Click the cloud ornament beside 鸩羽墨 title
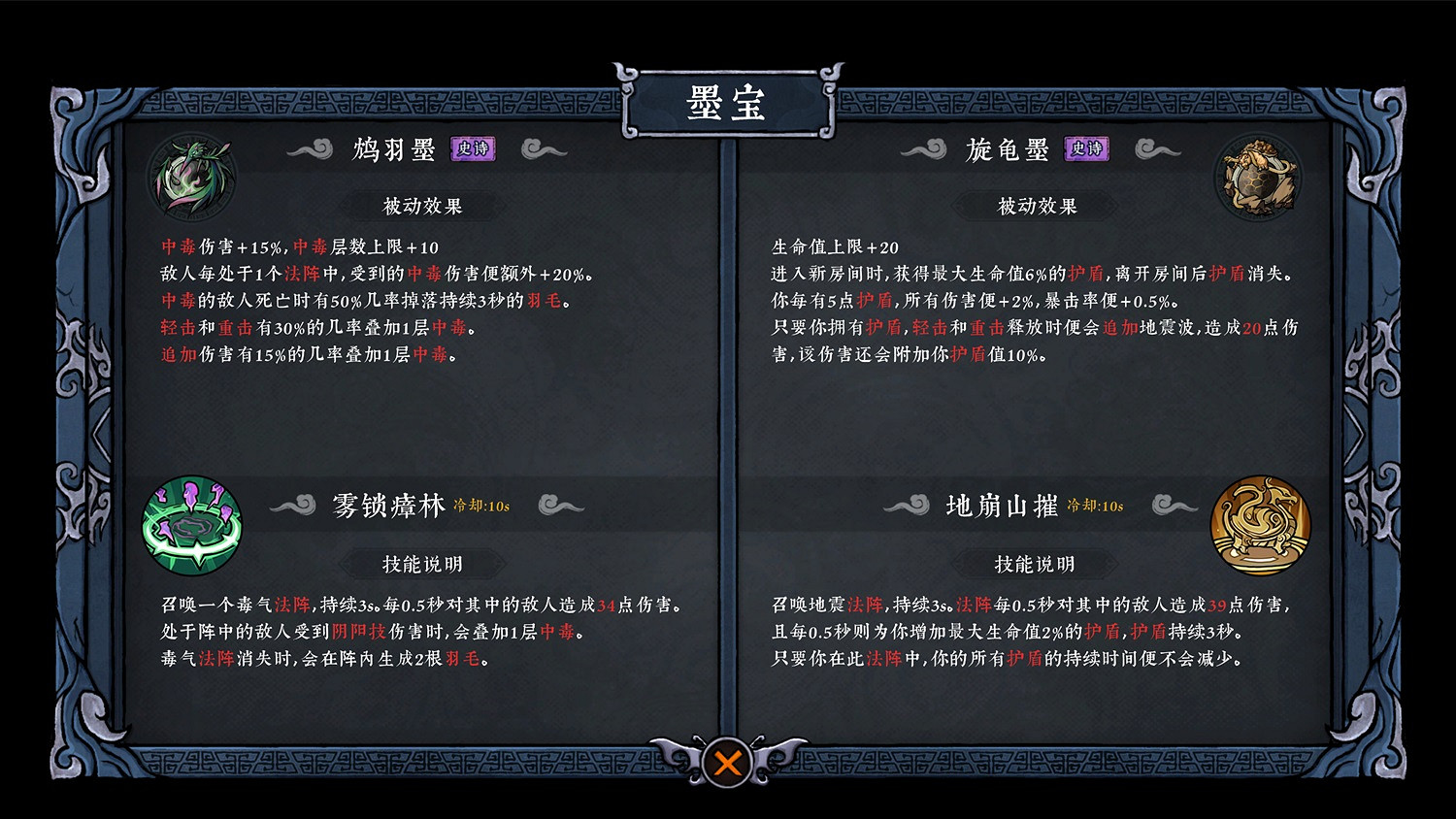Screen dimensions: 1456x819 [309, 148]
